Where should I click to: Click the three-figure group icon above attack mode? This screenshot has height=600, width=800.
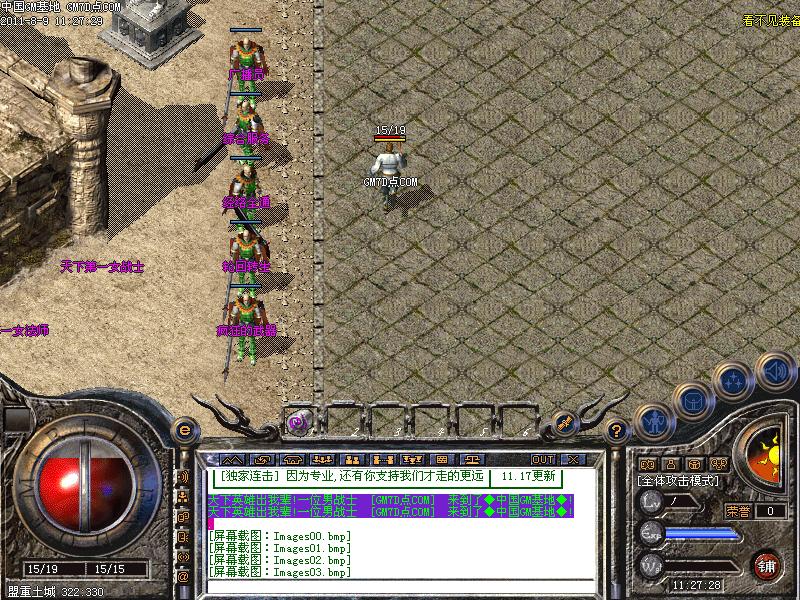click(720, 464)
